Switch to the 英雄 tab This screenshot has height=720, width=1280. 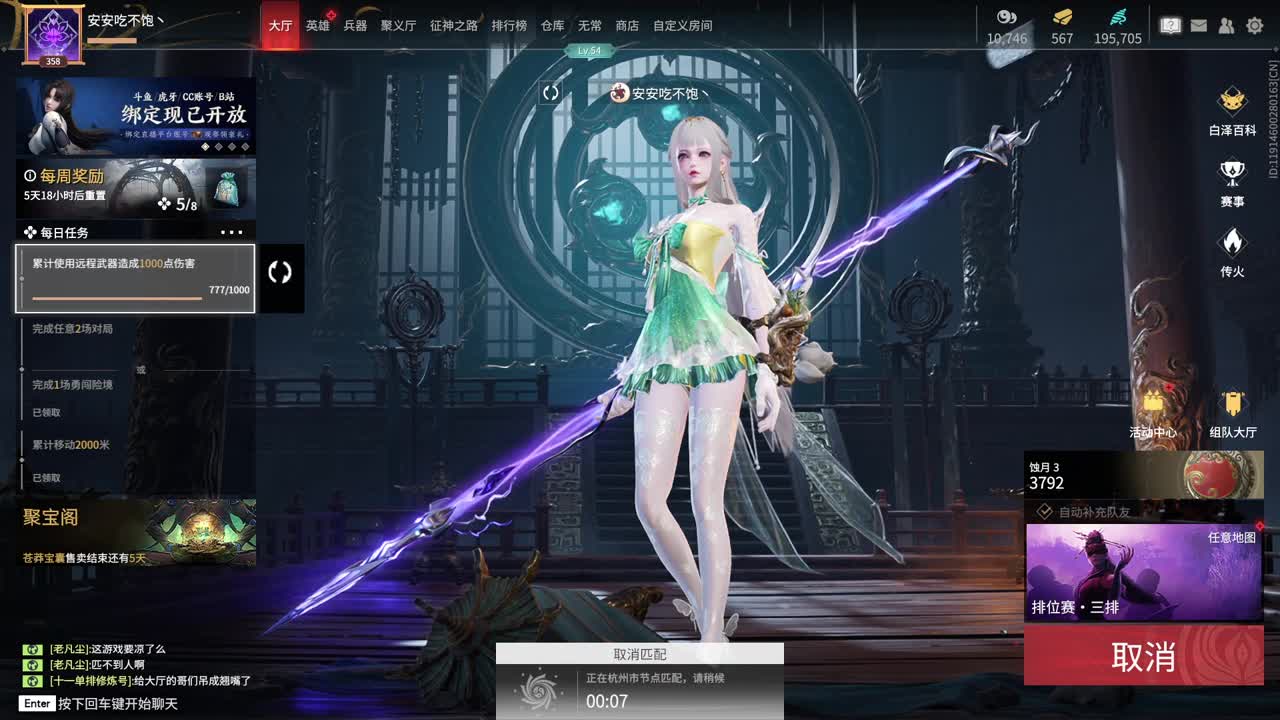(x=317, y=26)
